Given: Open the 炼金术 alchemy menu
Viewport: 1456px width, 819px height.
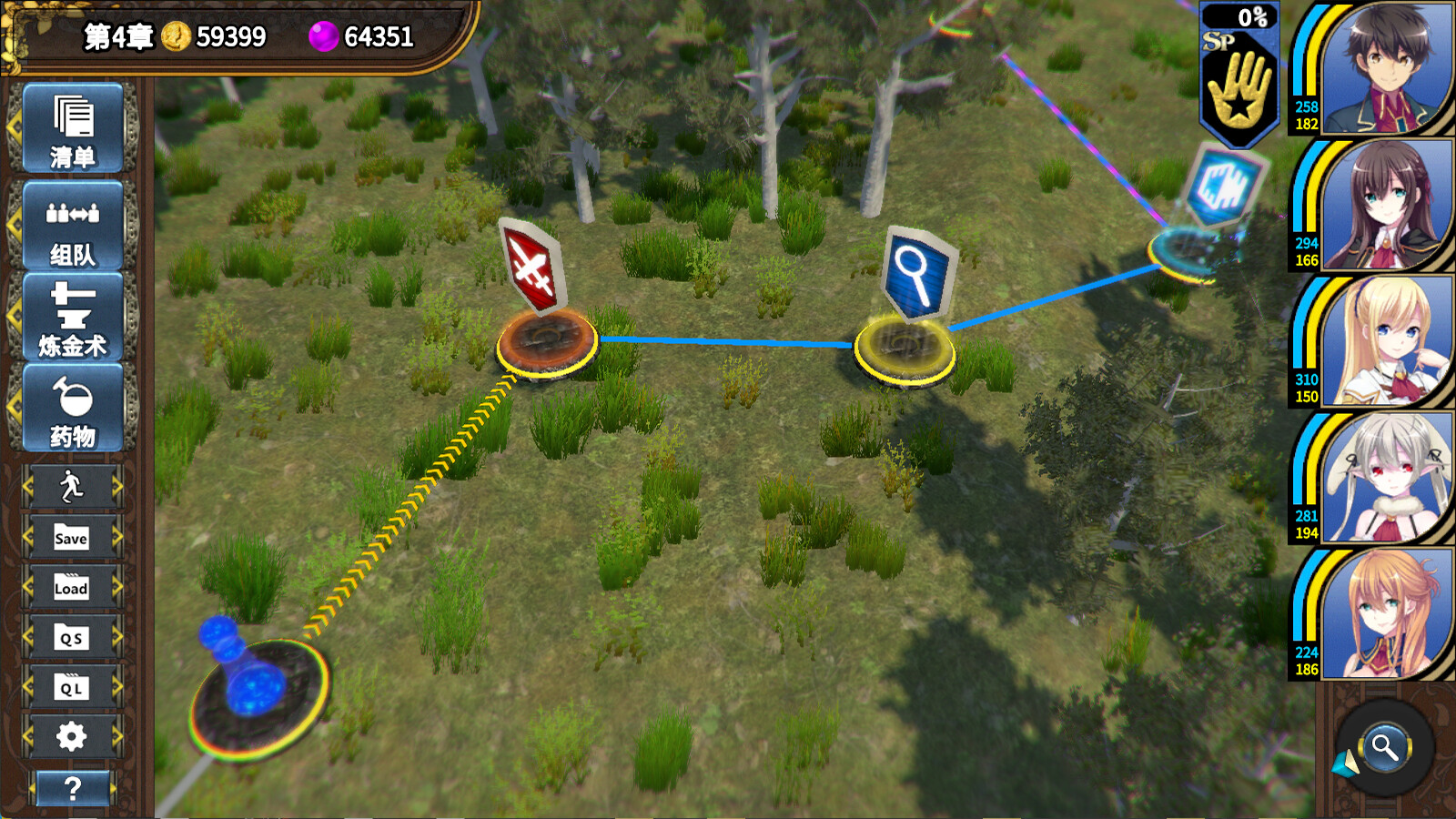Looking at the screenshot, I should point(73,318).
